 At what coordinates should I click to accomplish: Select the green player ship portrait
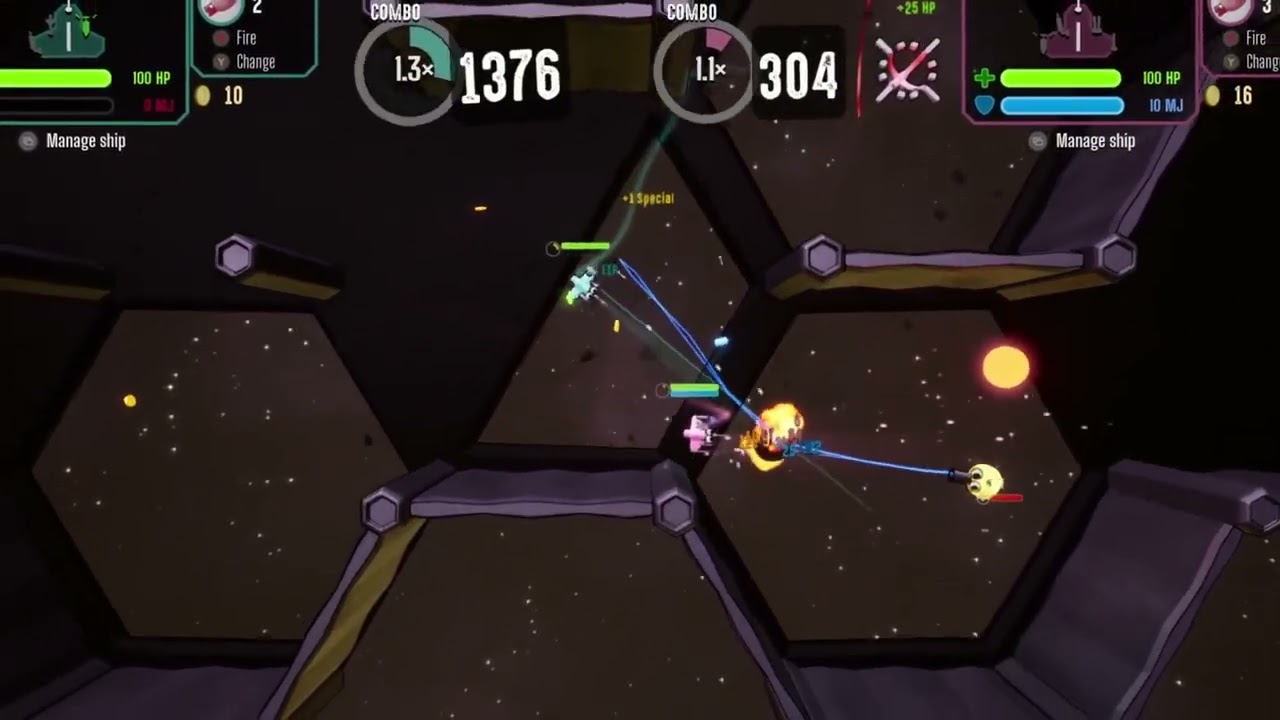point(67,30)
